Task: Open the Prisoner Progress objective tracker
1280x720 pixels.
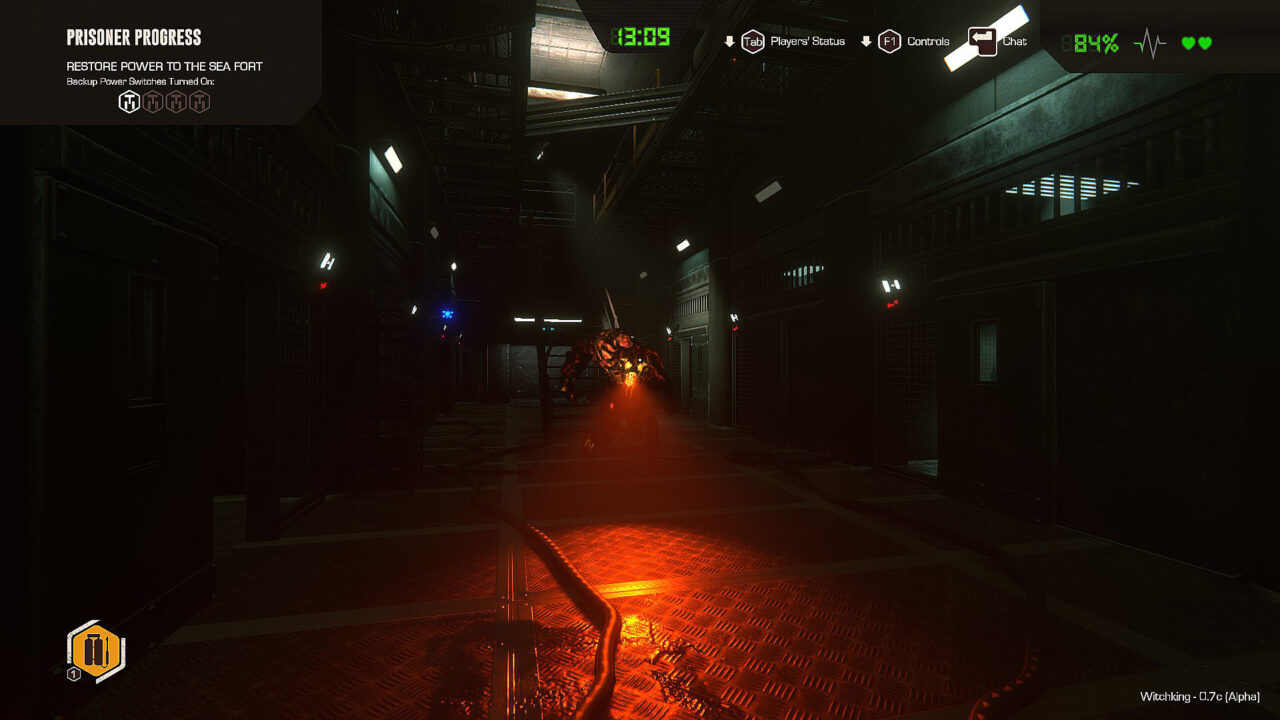Action: [134, 38]
